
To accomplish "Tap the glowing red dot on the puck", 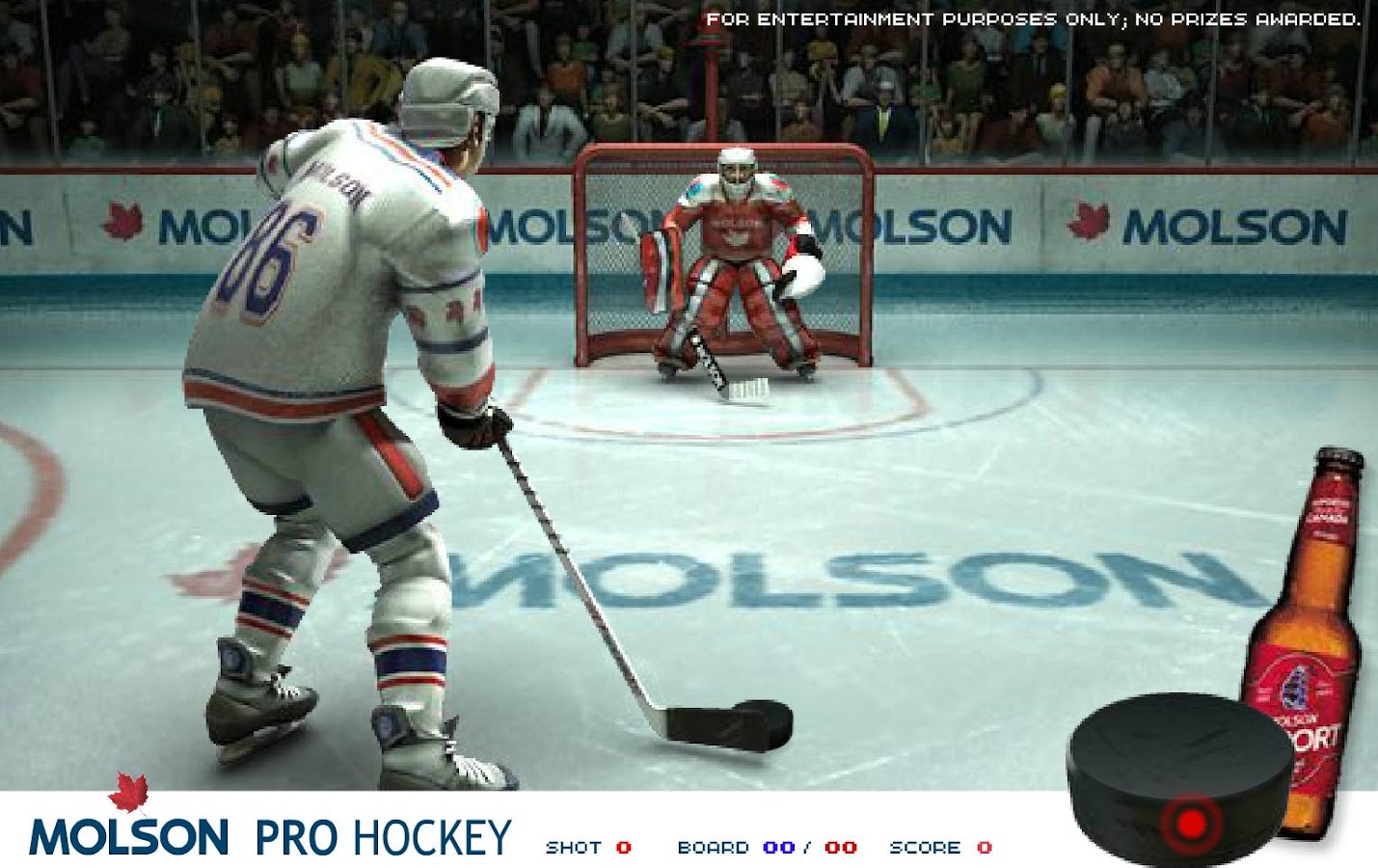I will [1192, 823].
